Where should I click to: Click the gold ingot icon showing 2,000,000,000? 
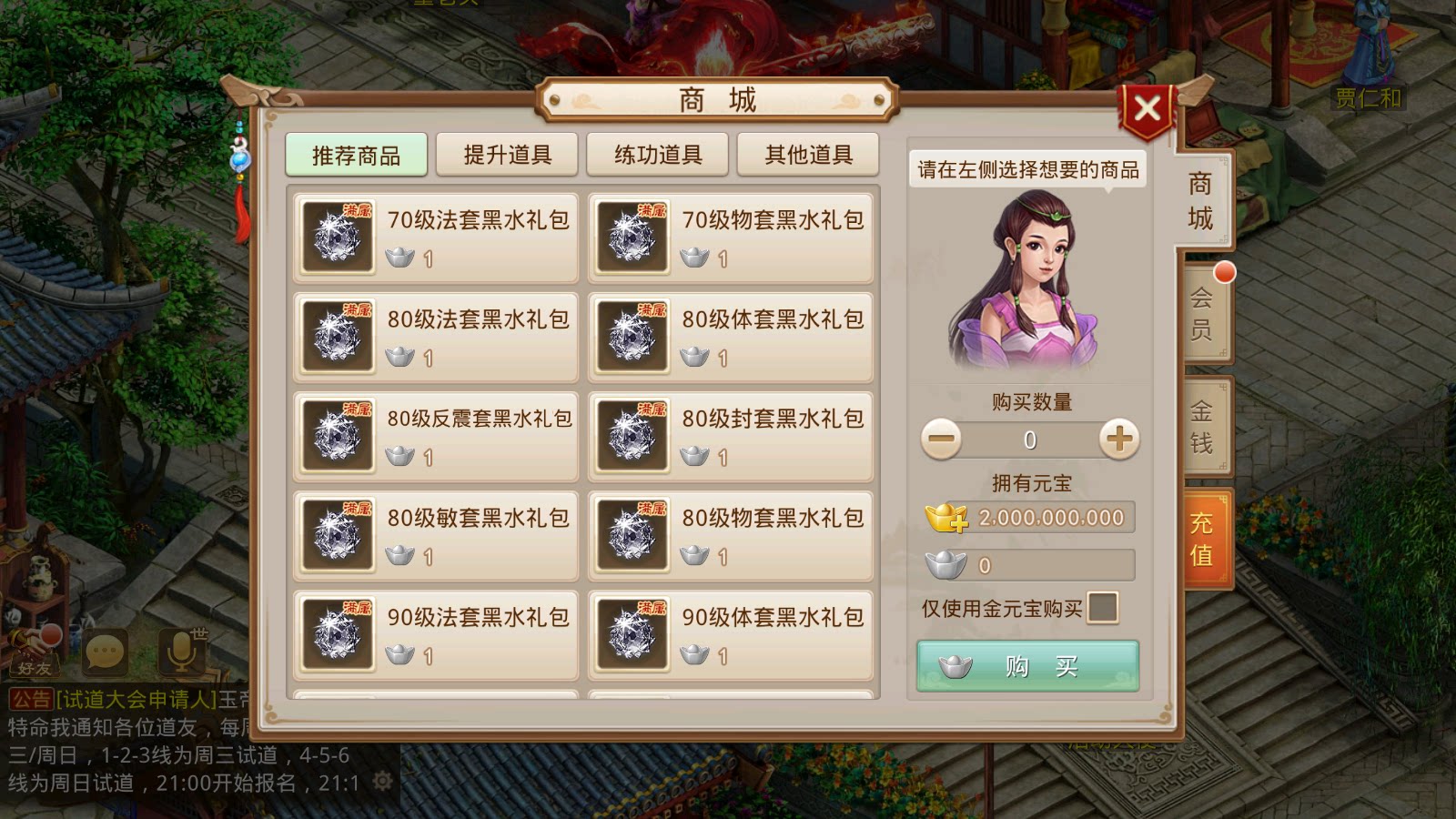pos(949,517)
